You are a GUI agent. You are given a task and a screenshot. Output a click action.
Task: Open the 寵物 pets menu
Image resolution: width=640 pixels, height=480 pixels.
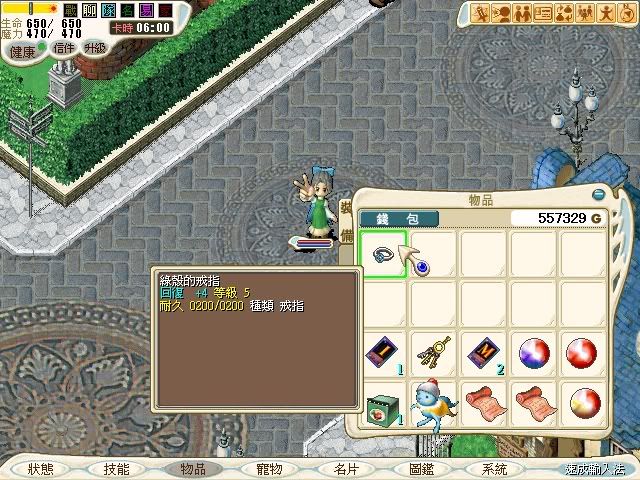click(x=269, y=468)
